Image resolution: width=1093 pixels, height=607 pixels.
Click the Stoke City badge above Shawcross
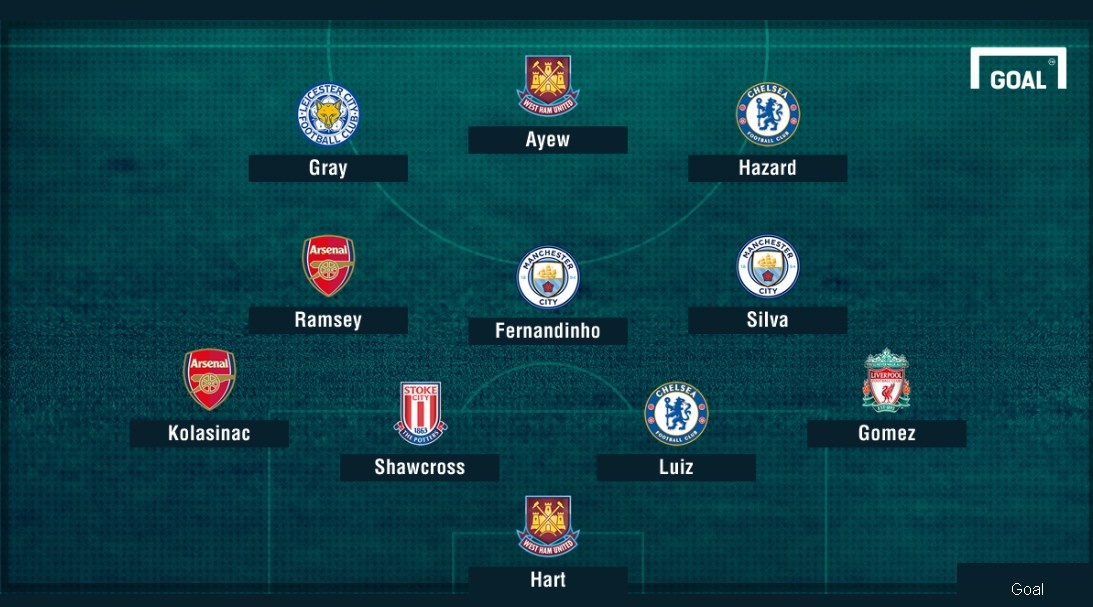(x=420, y=413)
